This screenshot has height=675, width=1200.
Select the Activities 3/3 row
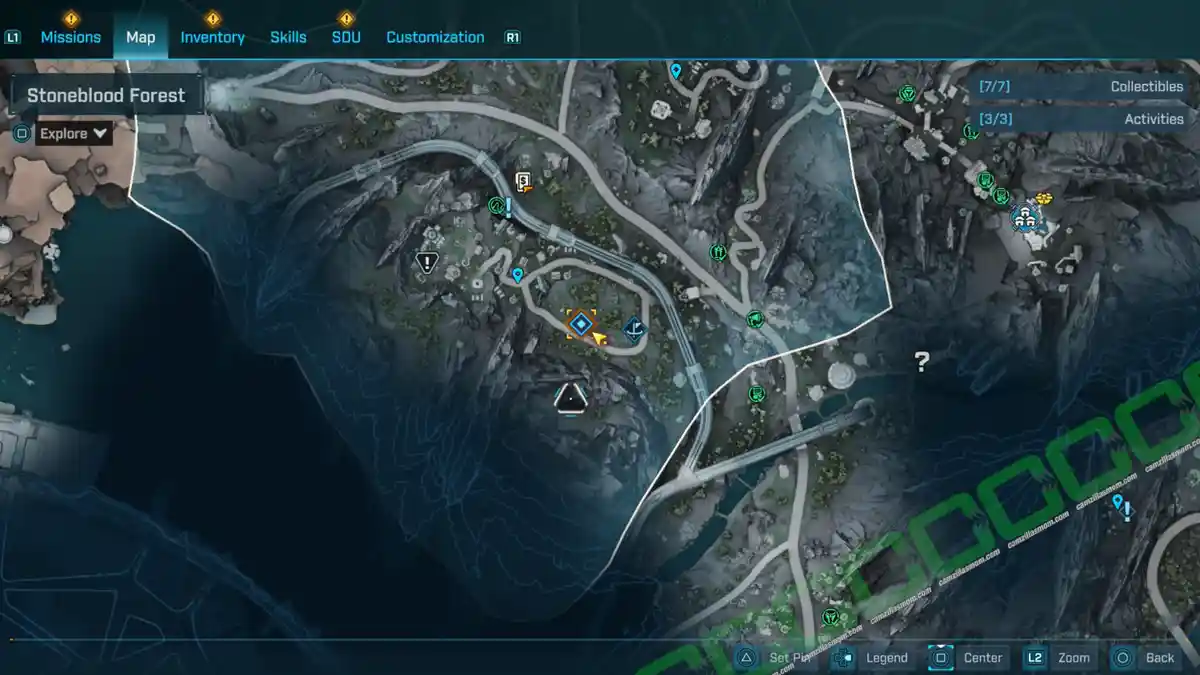coord(1079,119)
